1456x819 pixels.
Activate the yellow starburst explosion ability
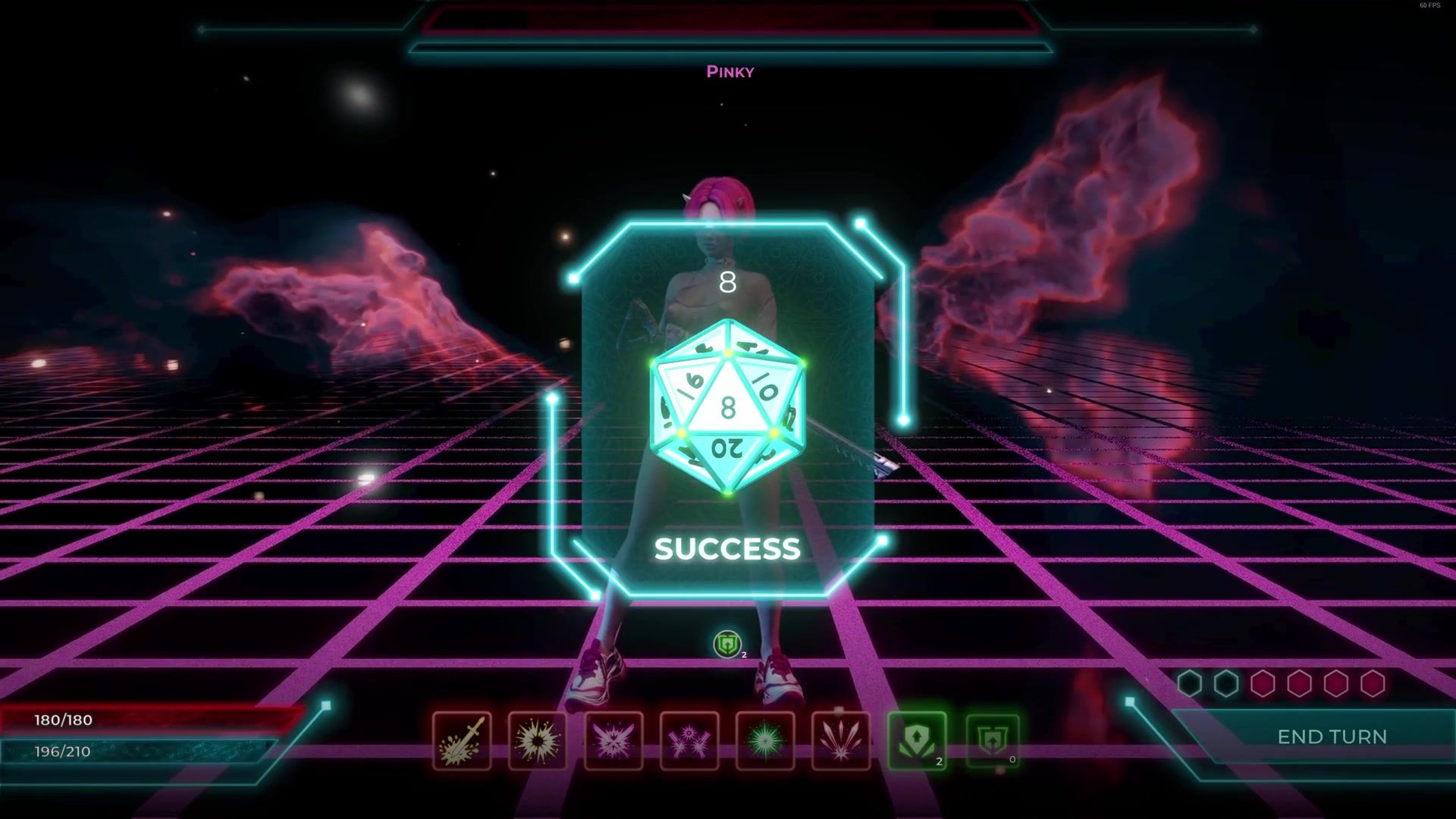click(x=538, y=741)
